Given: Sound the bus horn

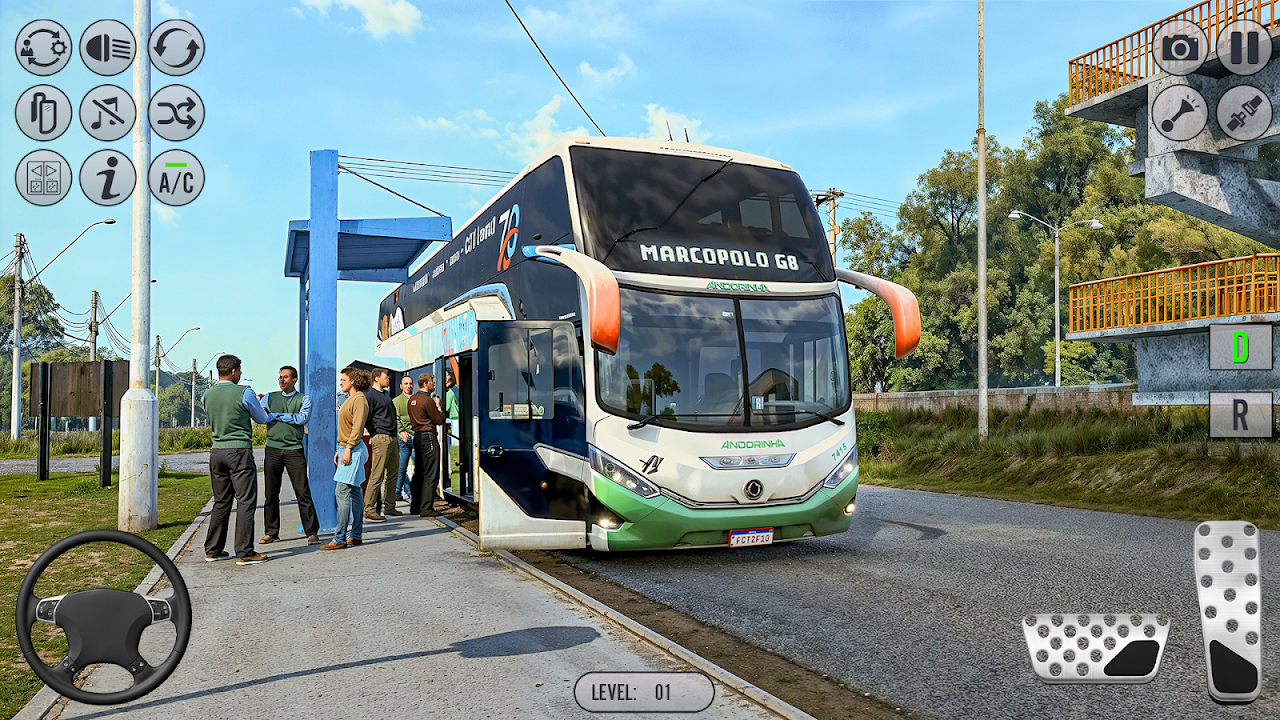Looking at the screenshot, I should point(1180,112).
